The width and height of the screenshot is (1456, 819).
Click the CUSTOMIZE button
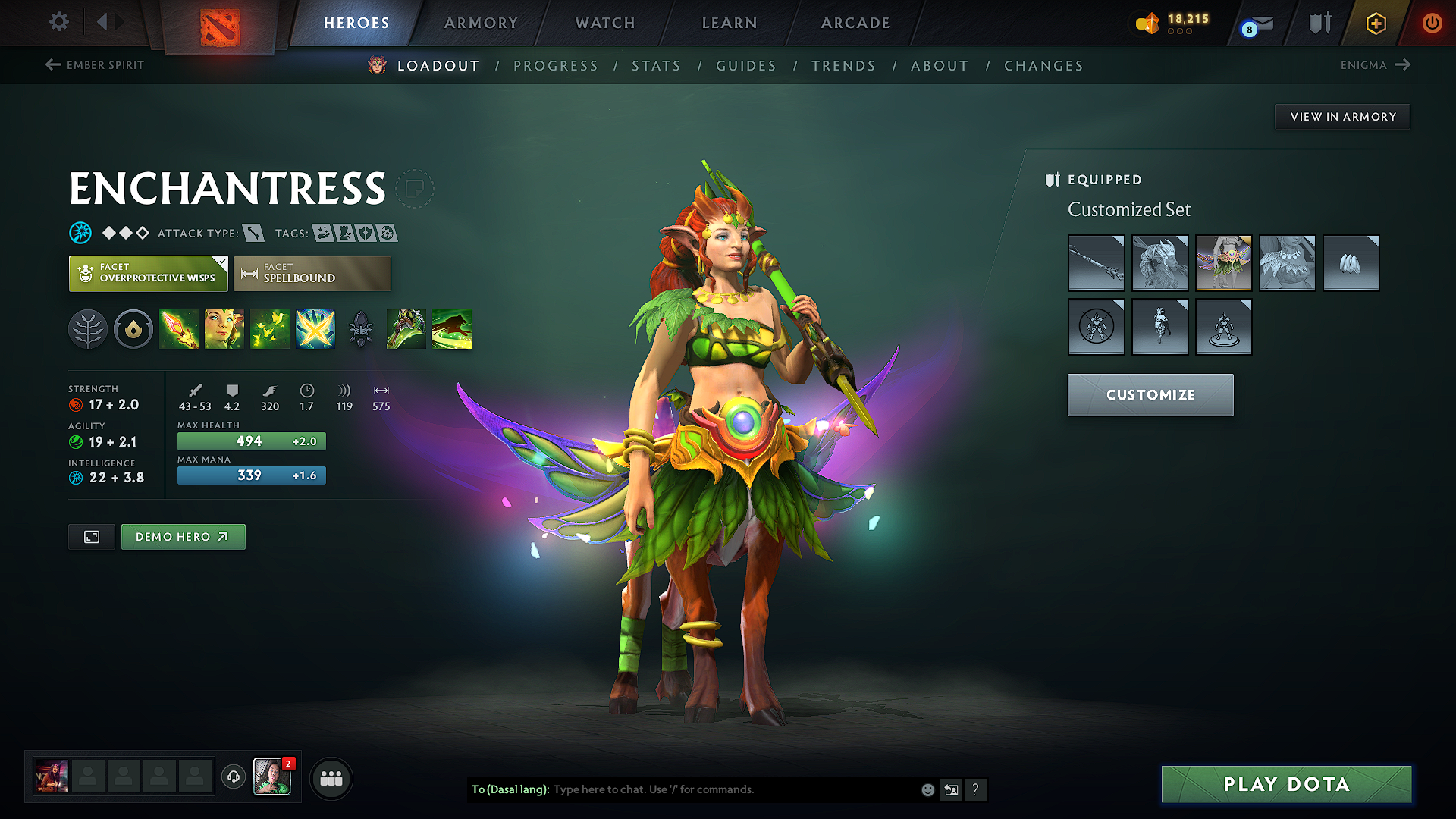1150,394
